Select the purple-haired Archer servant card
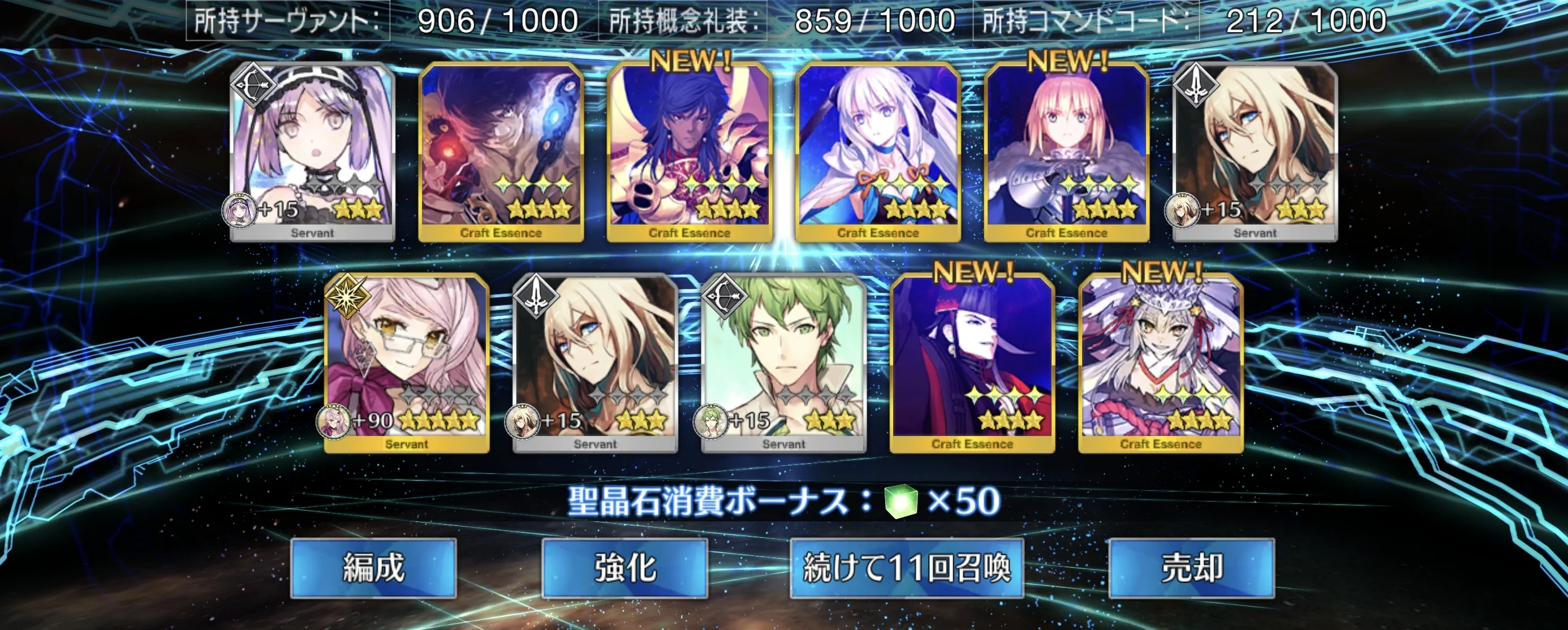The width and height of the screenshot is (1568, 630). tap(312, 152)
